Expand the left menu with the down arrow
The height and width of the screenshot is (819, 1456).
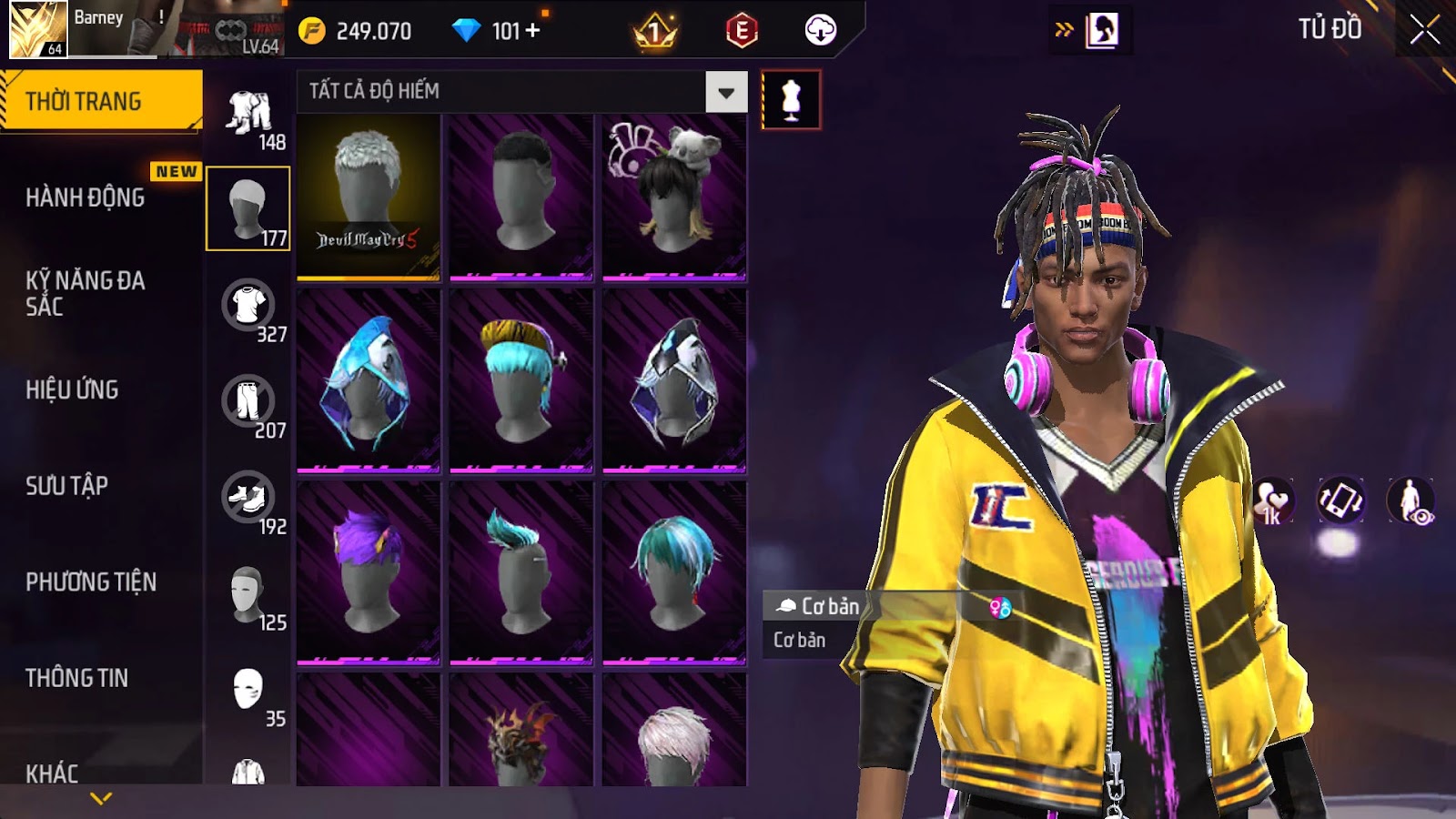(101, 798)
